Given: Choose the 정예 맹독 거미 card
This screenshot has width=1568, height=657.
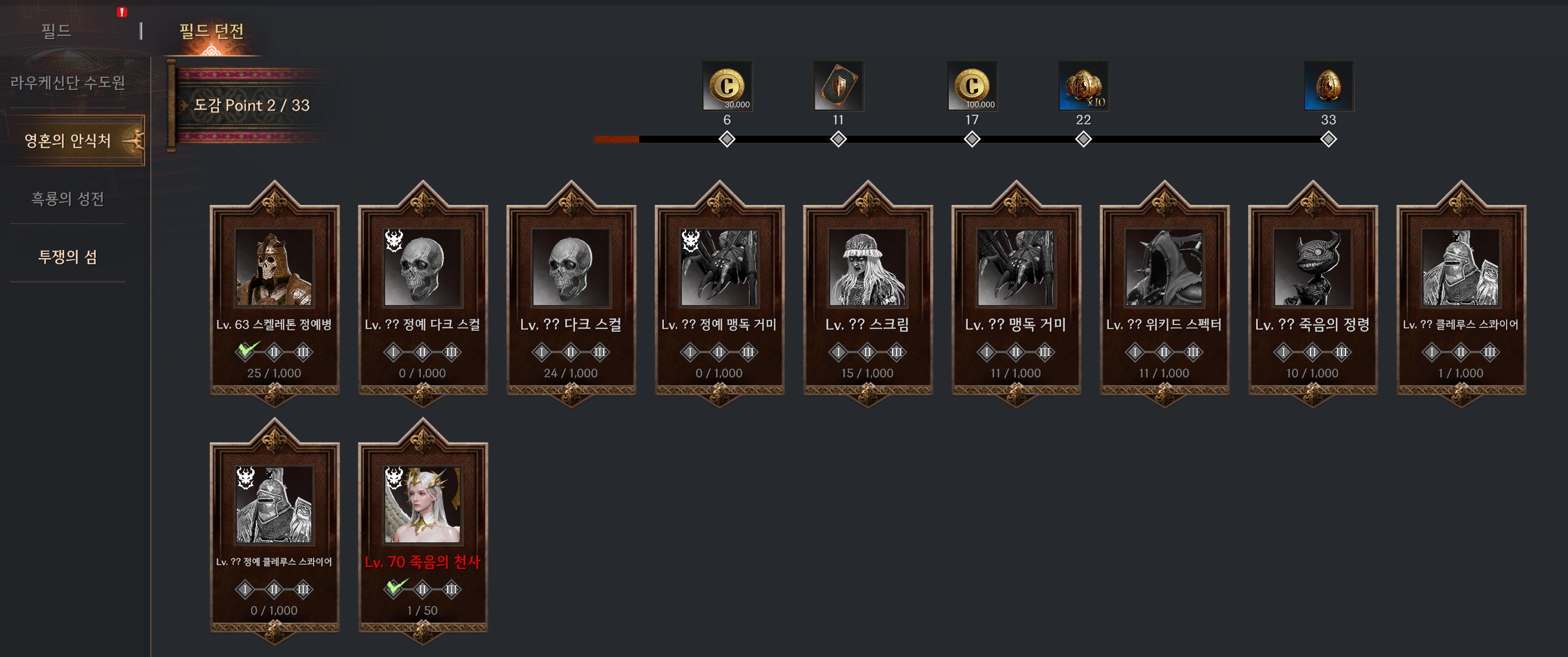Looking at the screenshot, I should 719,294.
